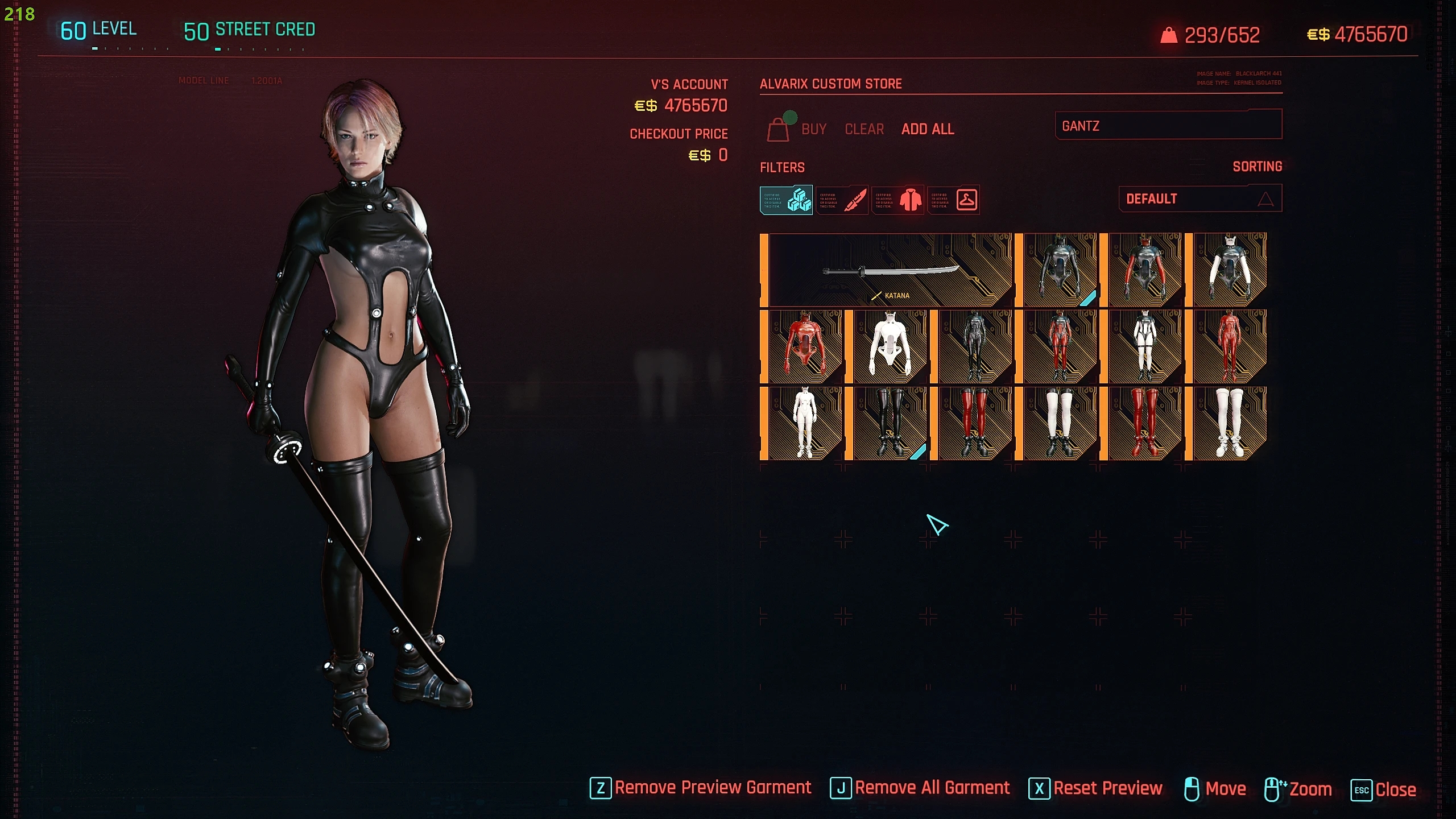Switch to the knife weapons filter
This screenshot has width=1456, height=819.
click(842, 200)
